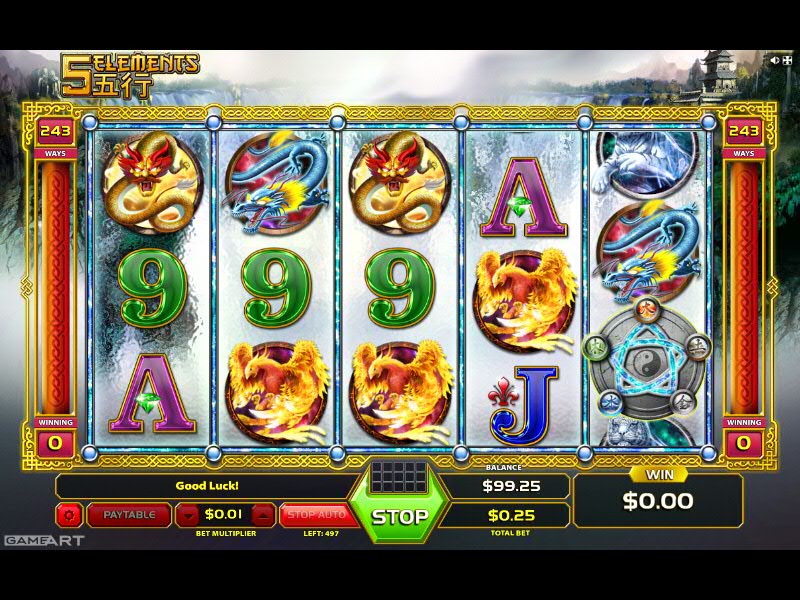The image size is (800, 600).
Task: Open the red gear settings
Action: click(x=69, y=515)
